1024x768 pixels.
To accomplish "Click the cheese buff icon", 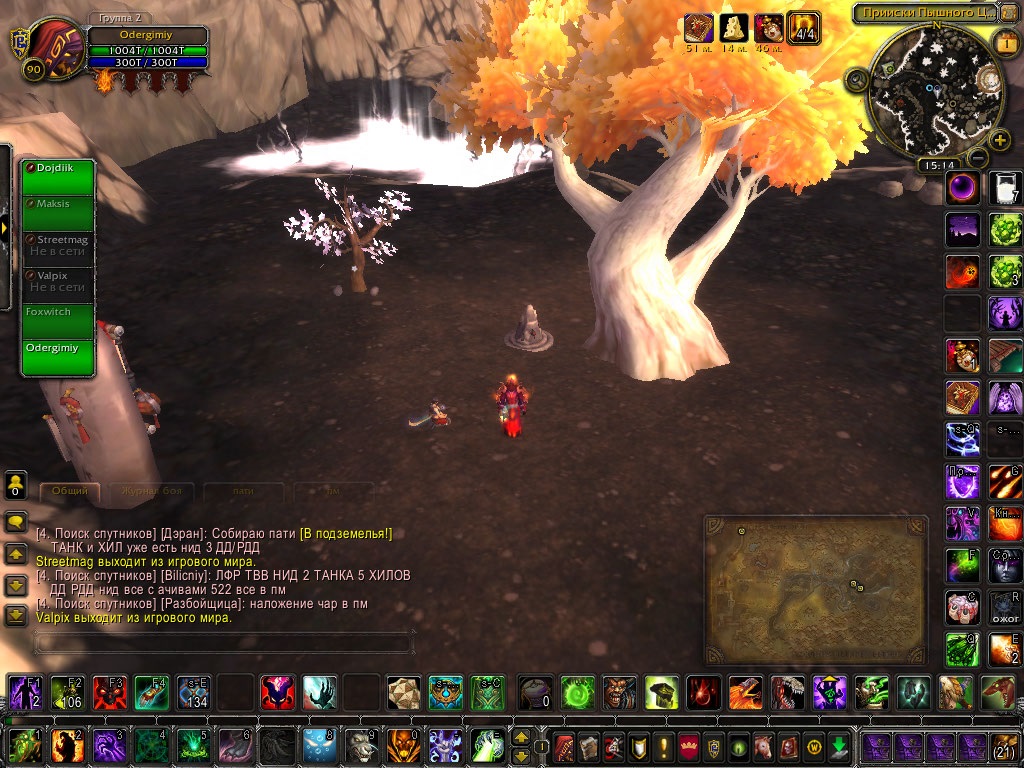I will click(734, 28).
